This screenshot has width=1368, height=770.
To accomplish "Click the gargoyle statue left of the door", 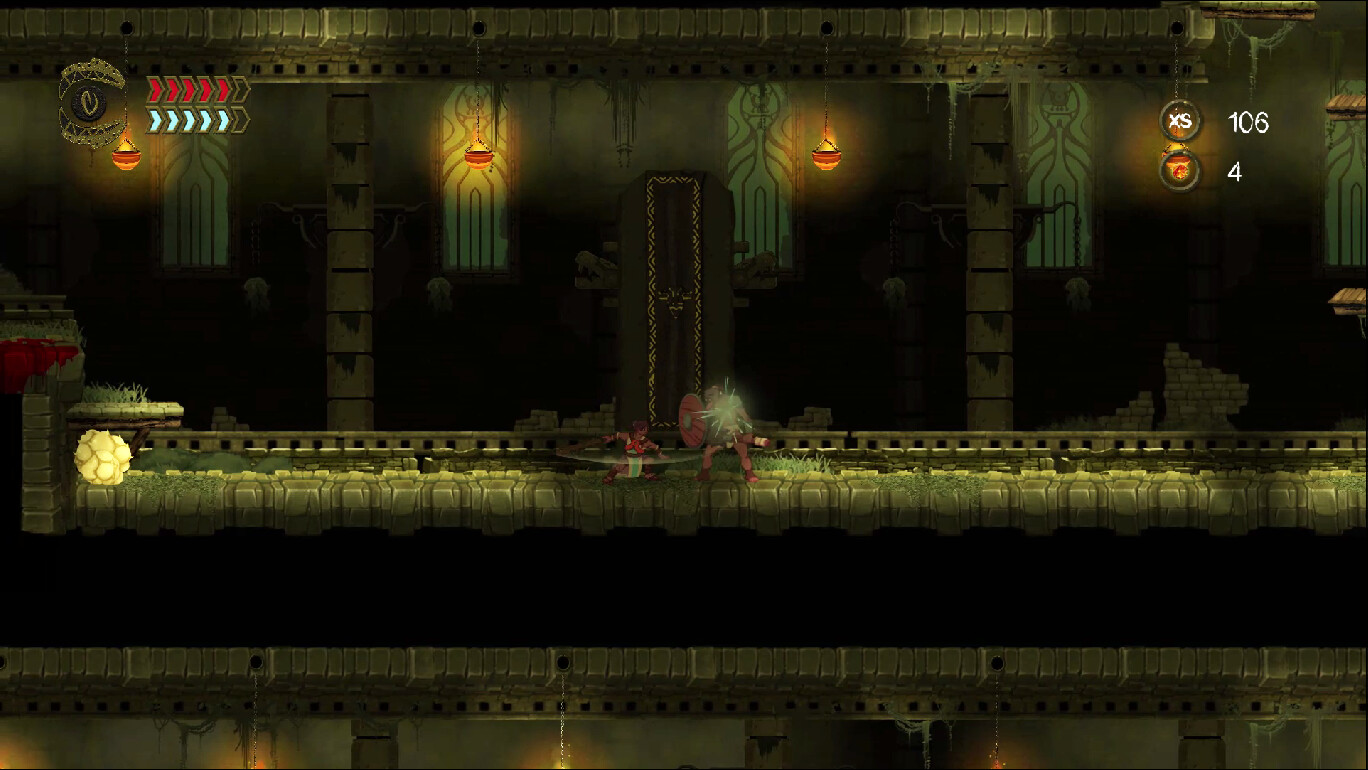I will click(590, 265).
